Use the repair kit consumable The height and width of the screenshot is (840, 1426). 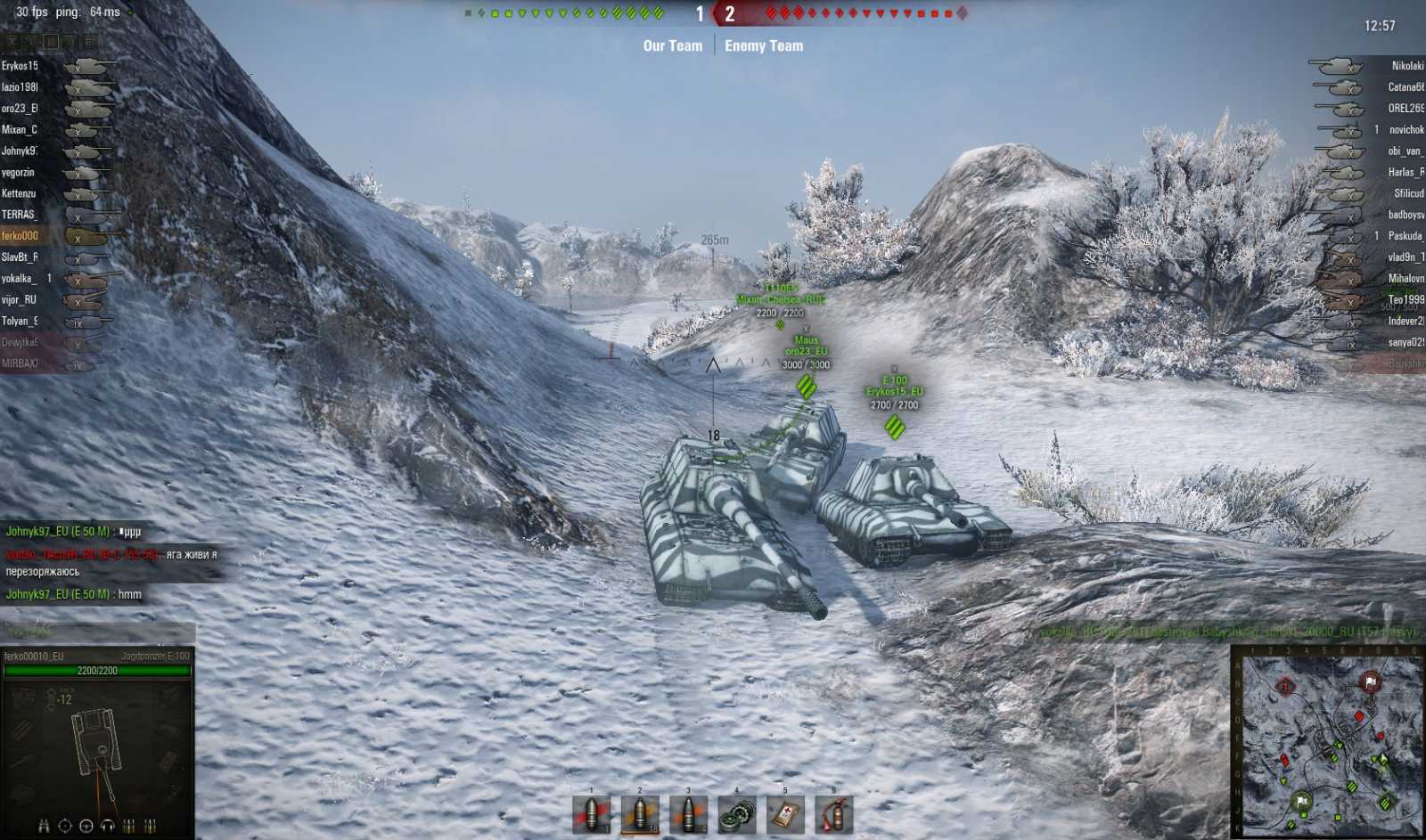(x=736, y=814)
